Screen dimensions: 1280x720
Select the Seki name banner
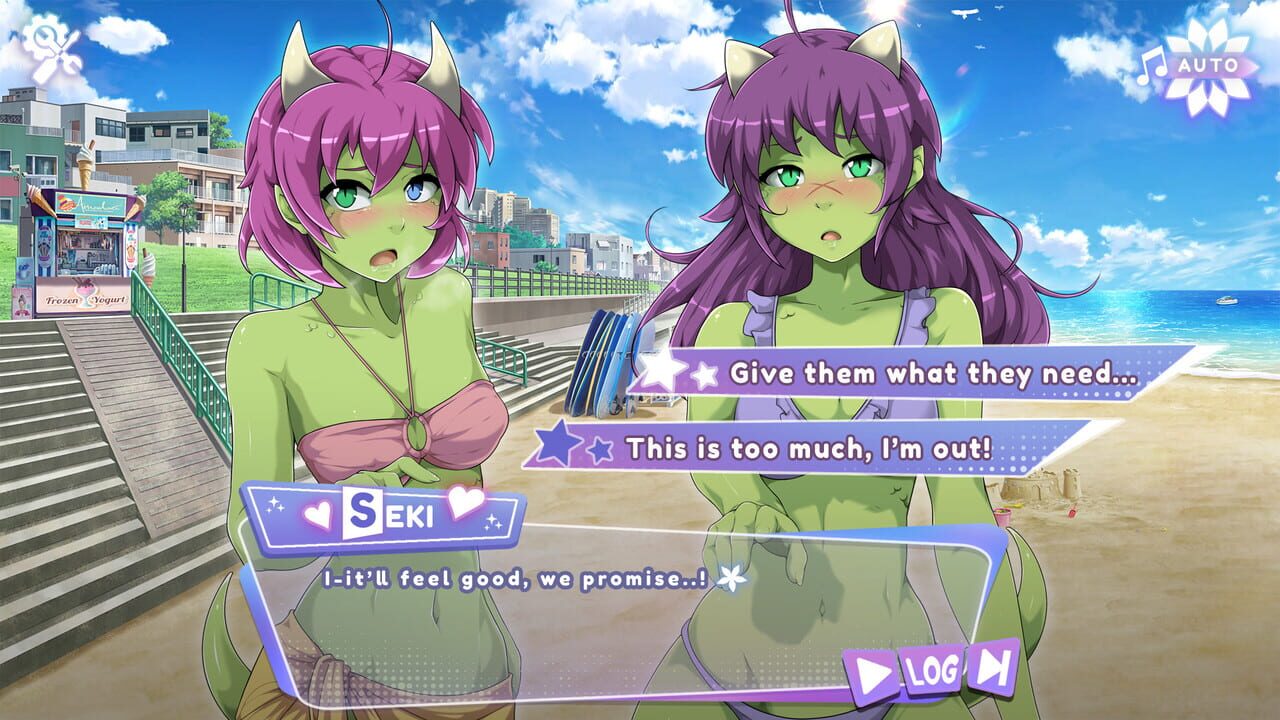tap(390, 514)
